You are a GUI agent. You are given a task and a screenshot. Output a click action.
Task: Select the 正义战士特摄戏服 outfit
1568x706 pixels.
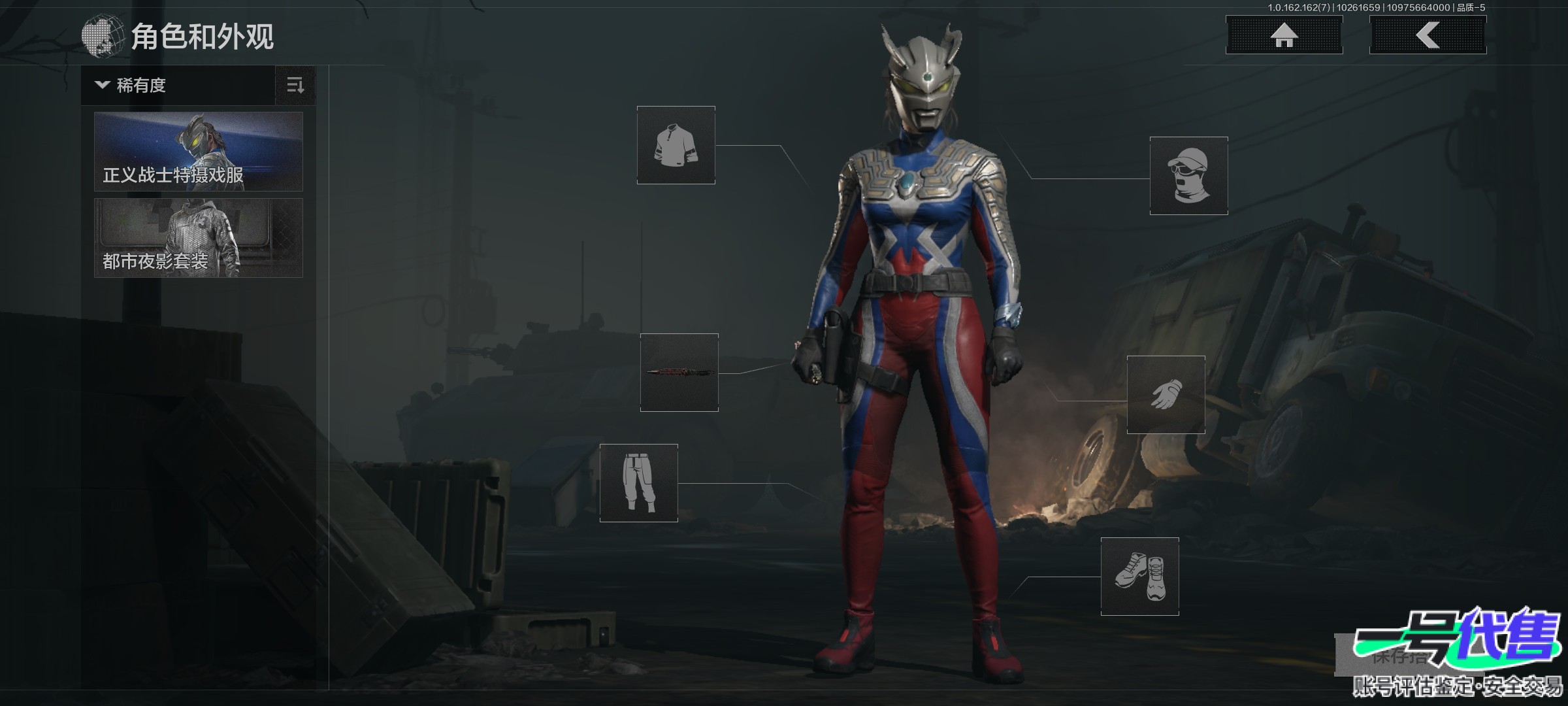coord(199,152)
